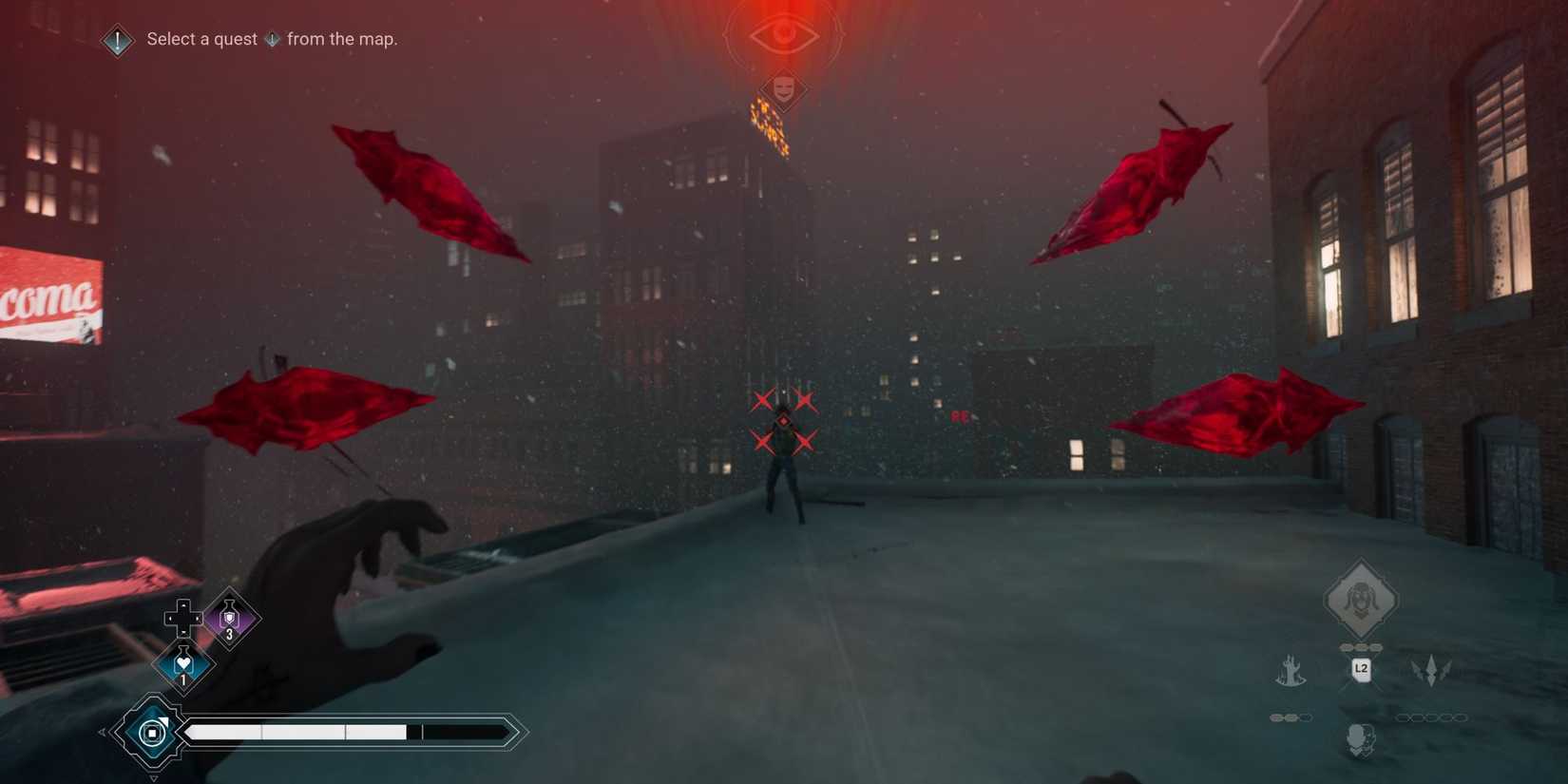Click the down arrow within the quest instruction text
The height and width of the screenshot is (784, 1568).
[273, 40]
